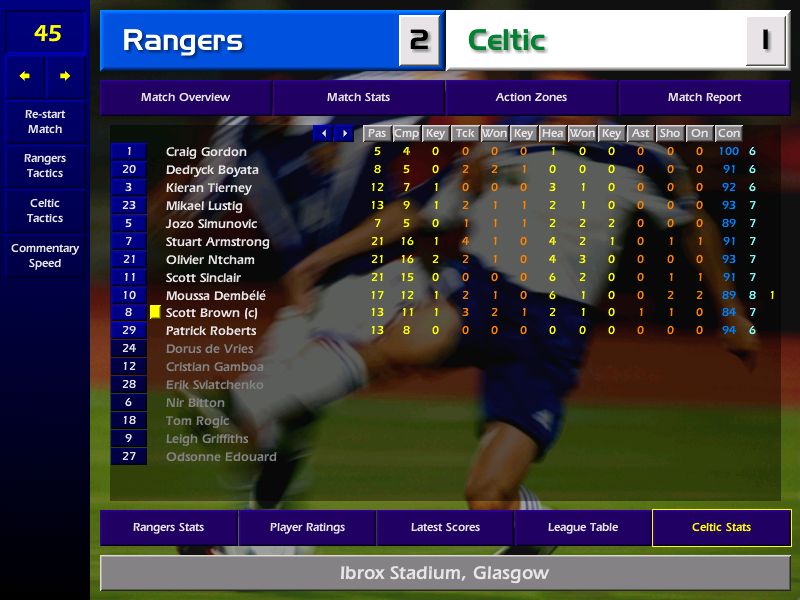Viewport: 800px width, 600px height.
Task: Show the Action Zones screen
Action: click(531, 97)
